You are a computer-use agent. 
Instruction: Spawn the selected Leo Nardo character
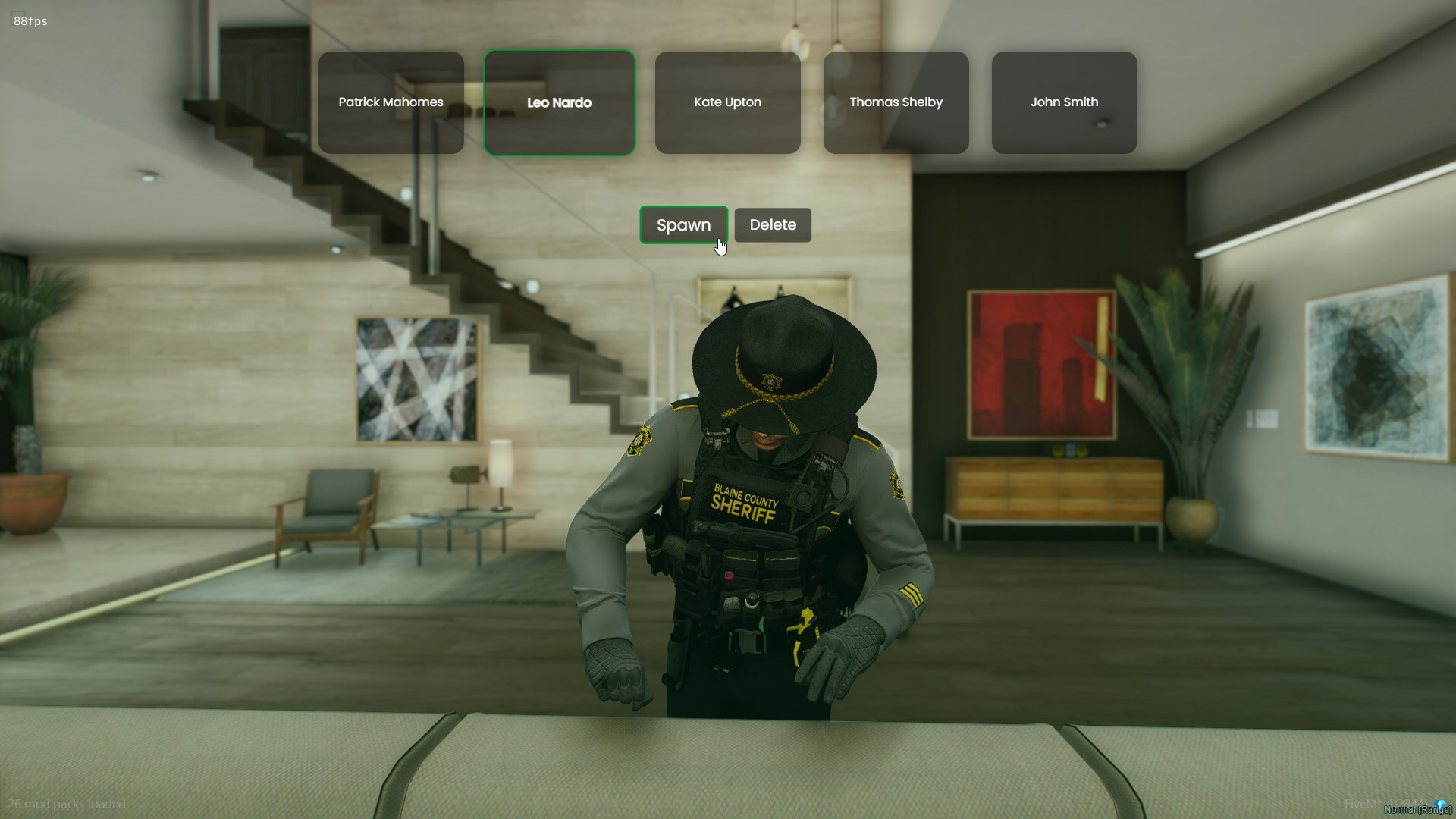coord(683,224)
